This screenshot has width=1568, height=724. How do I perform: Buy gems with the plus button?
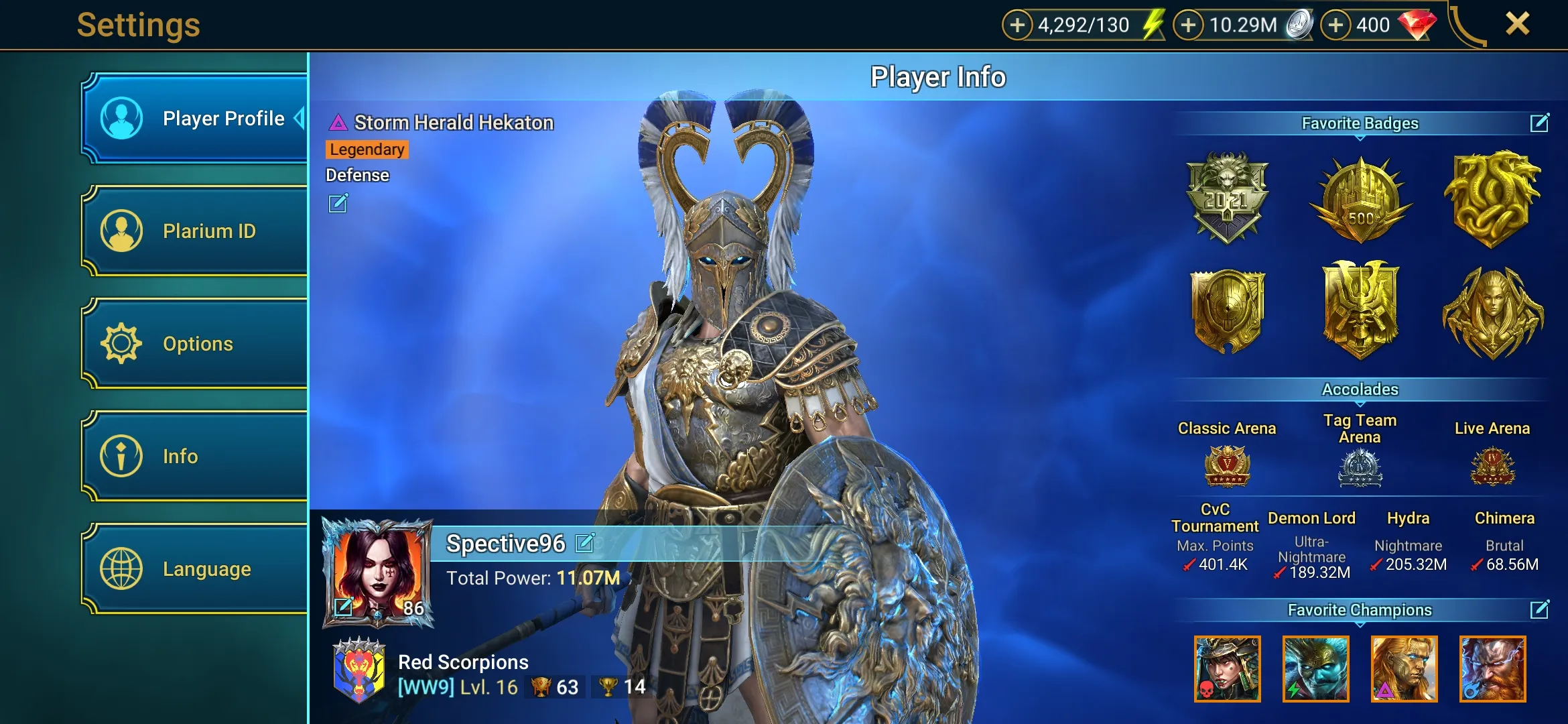1335,25
